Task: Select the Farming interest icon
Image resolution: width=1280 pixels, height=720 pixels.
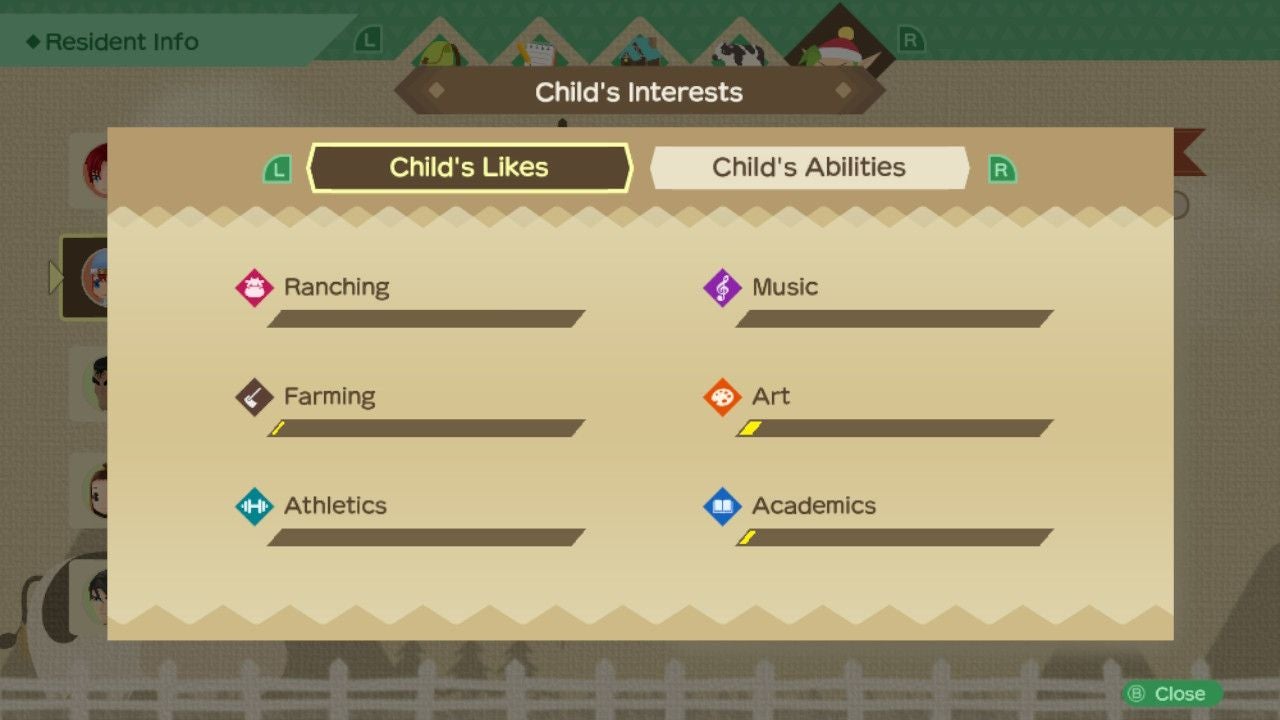Action: pyautogui.click(x=254, y=396)
